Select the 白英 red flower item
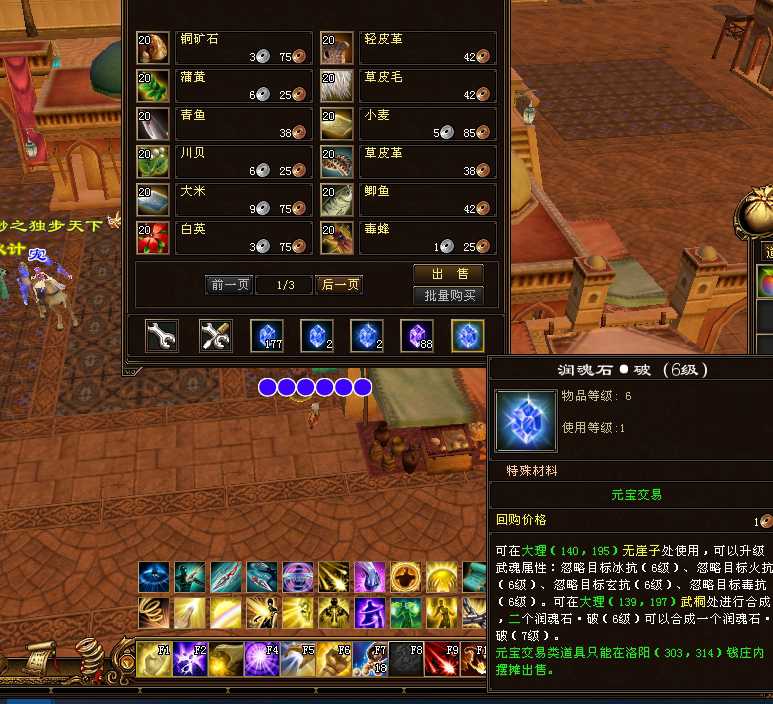773x704 pixels. click(x=224, y=237)
